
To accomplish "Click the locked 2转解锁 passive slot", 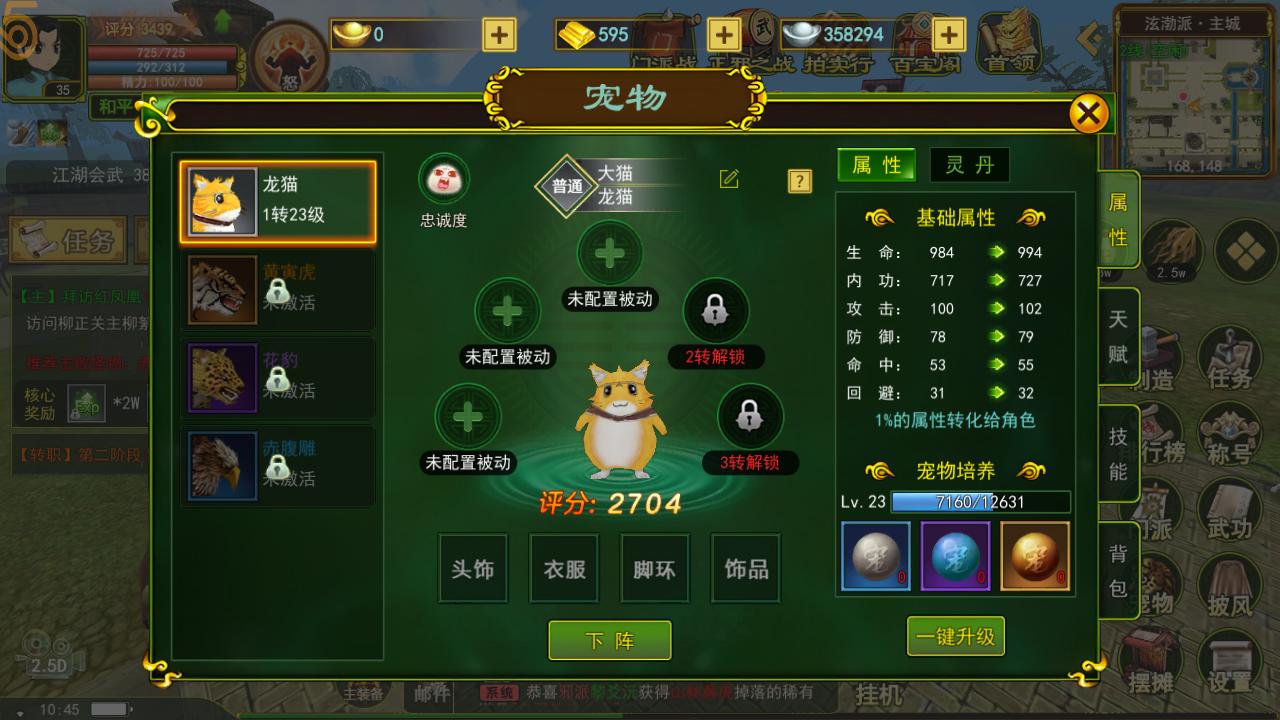I will click(x=718, y=311).
